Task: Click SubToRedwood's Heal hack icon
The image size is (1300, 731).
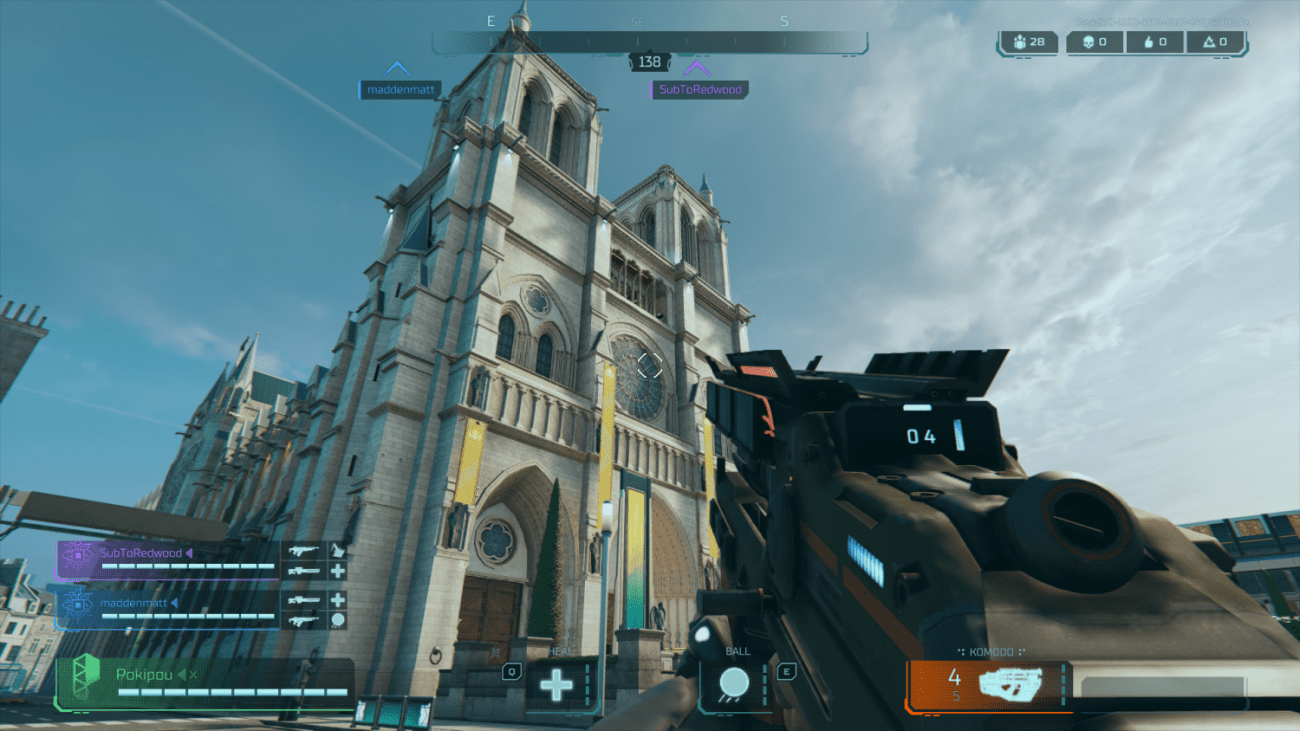Action: (338, 571)
